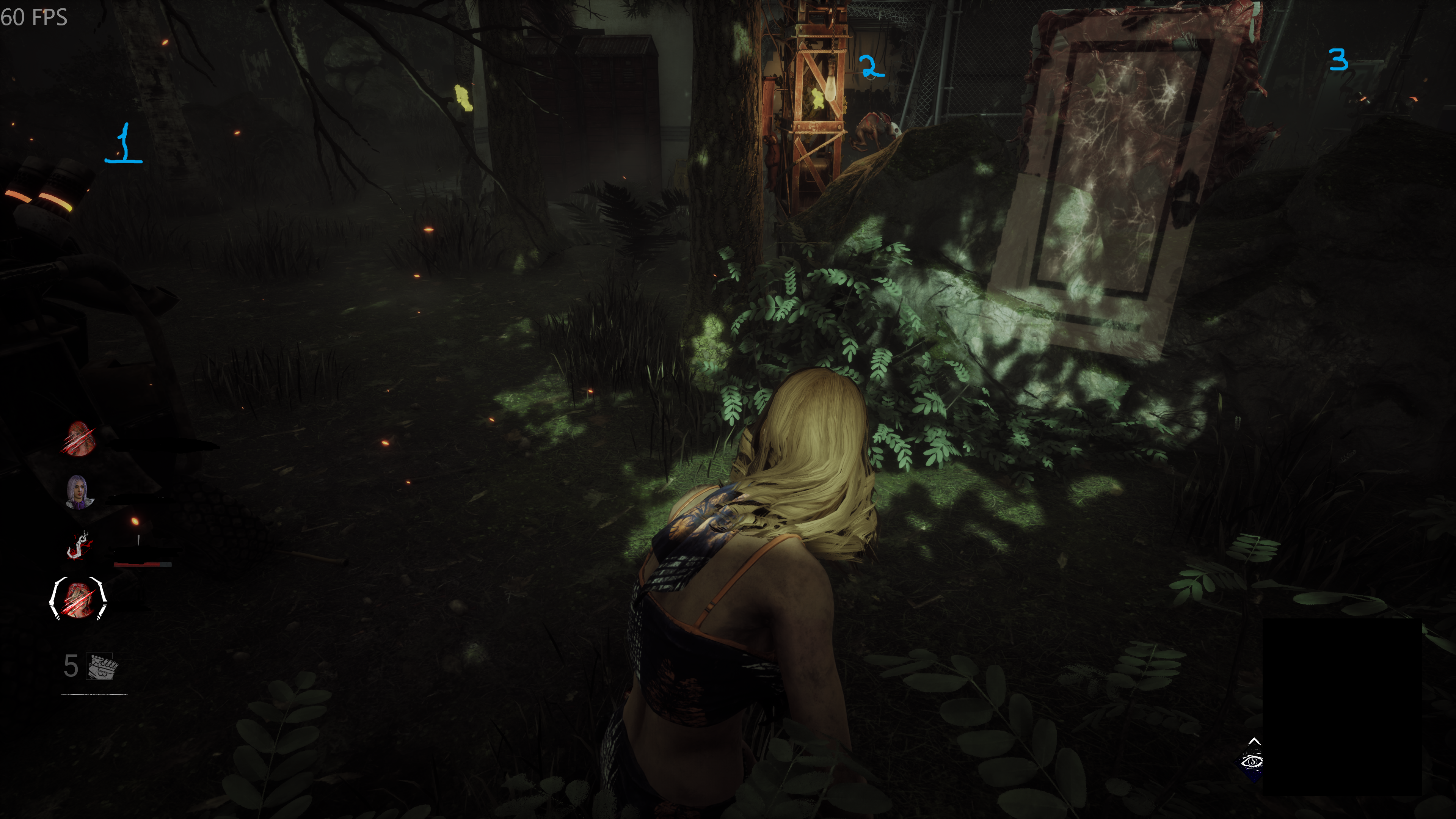Click the generator icon beside the 5
Image resolution: width=1456 pixels, height=819 pixels.
tap(102, 667)
